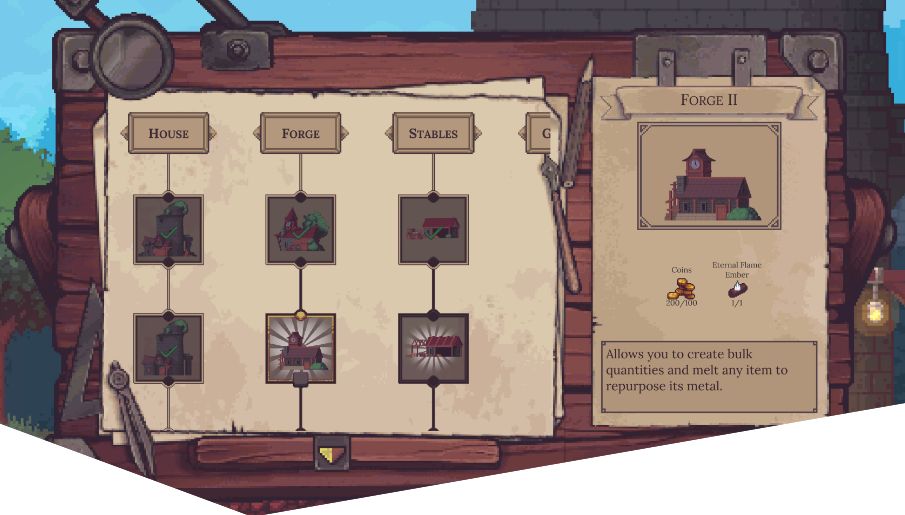
Task: Select the Forge column header
Action: (300, 133)
